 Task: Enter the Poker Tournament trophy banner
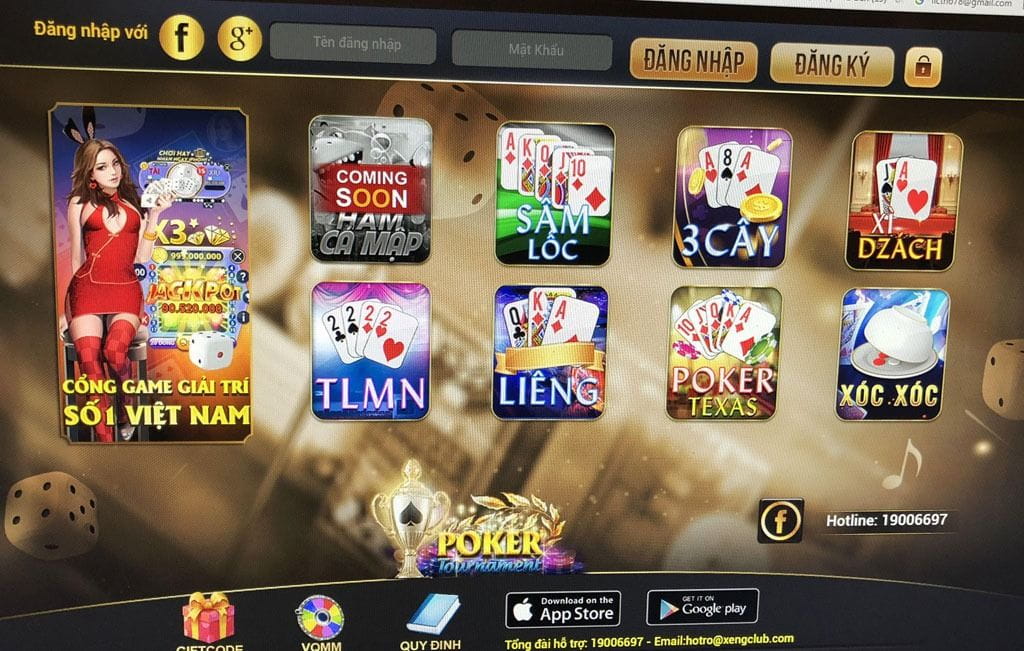point(470,532)
